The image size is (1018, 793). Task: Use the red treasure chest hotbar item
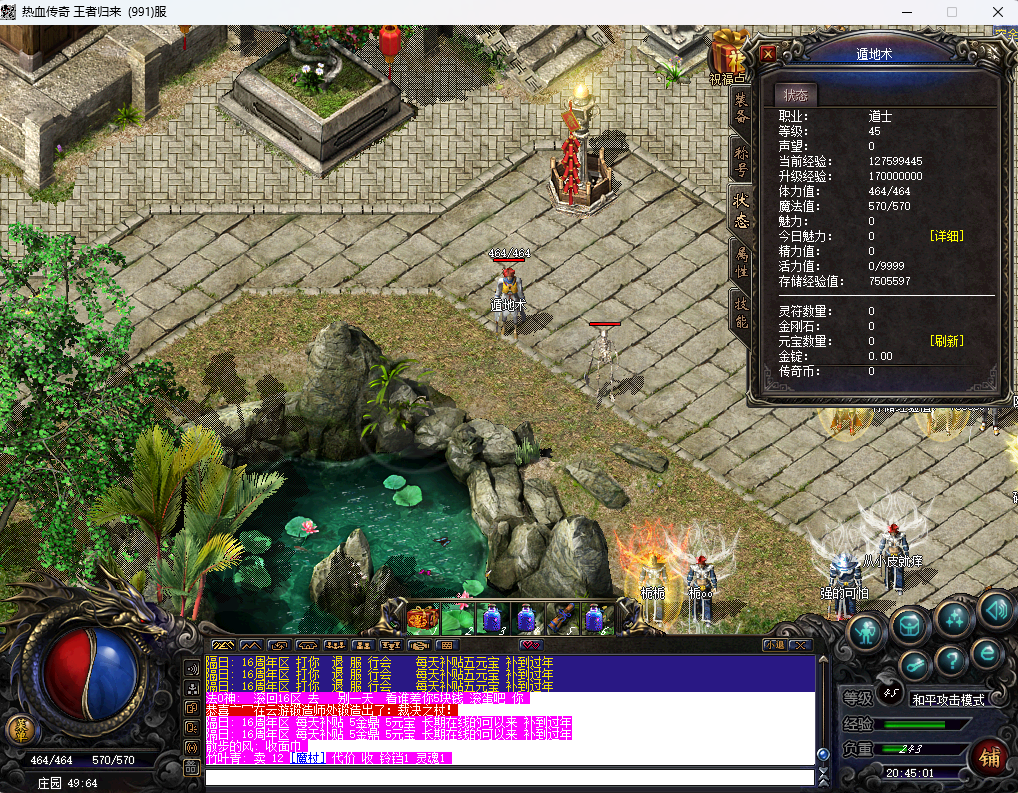point(422,618)
